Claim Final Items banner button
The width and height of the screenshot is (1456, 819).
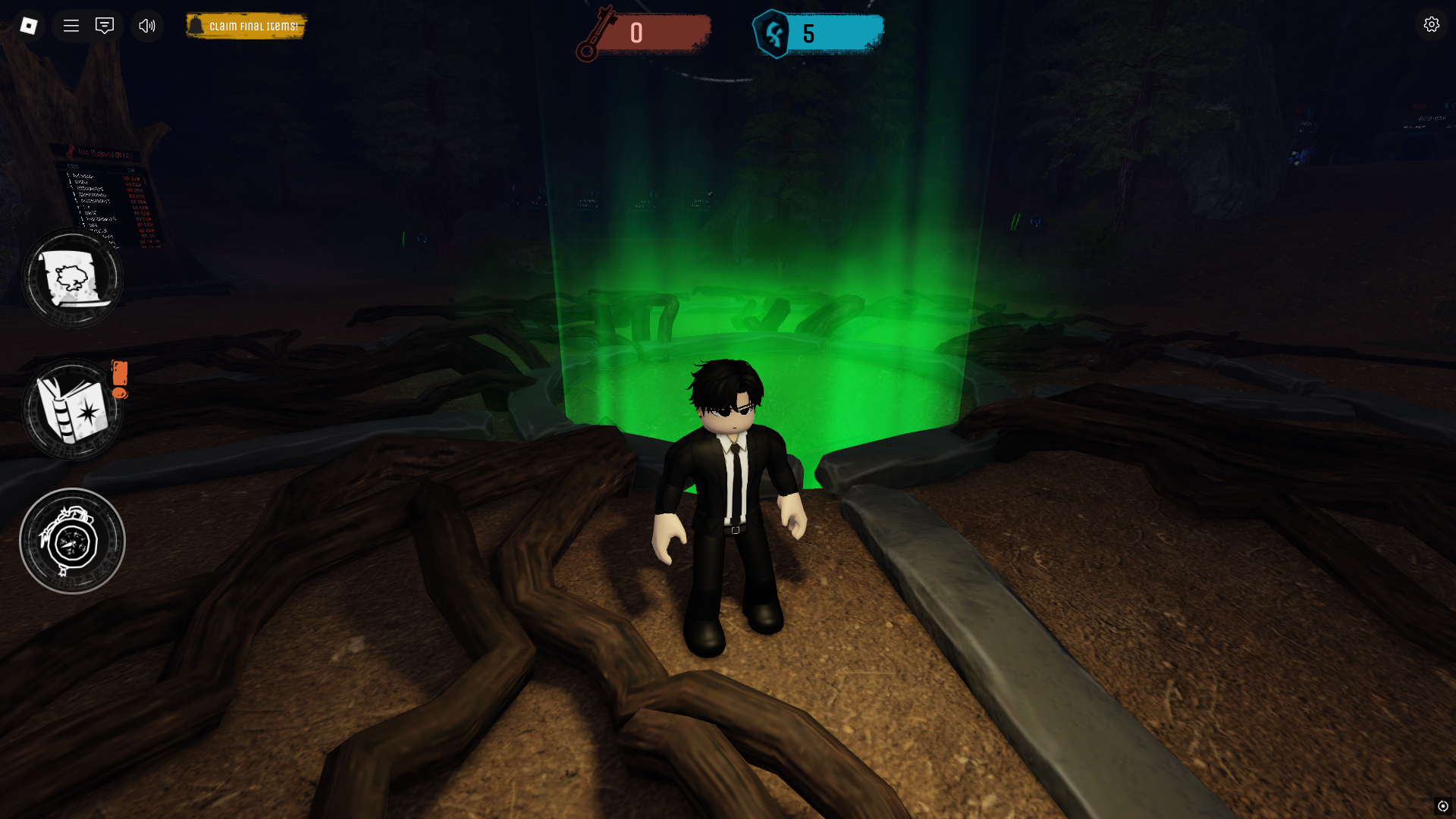[246, 26]
